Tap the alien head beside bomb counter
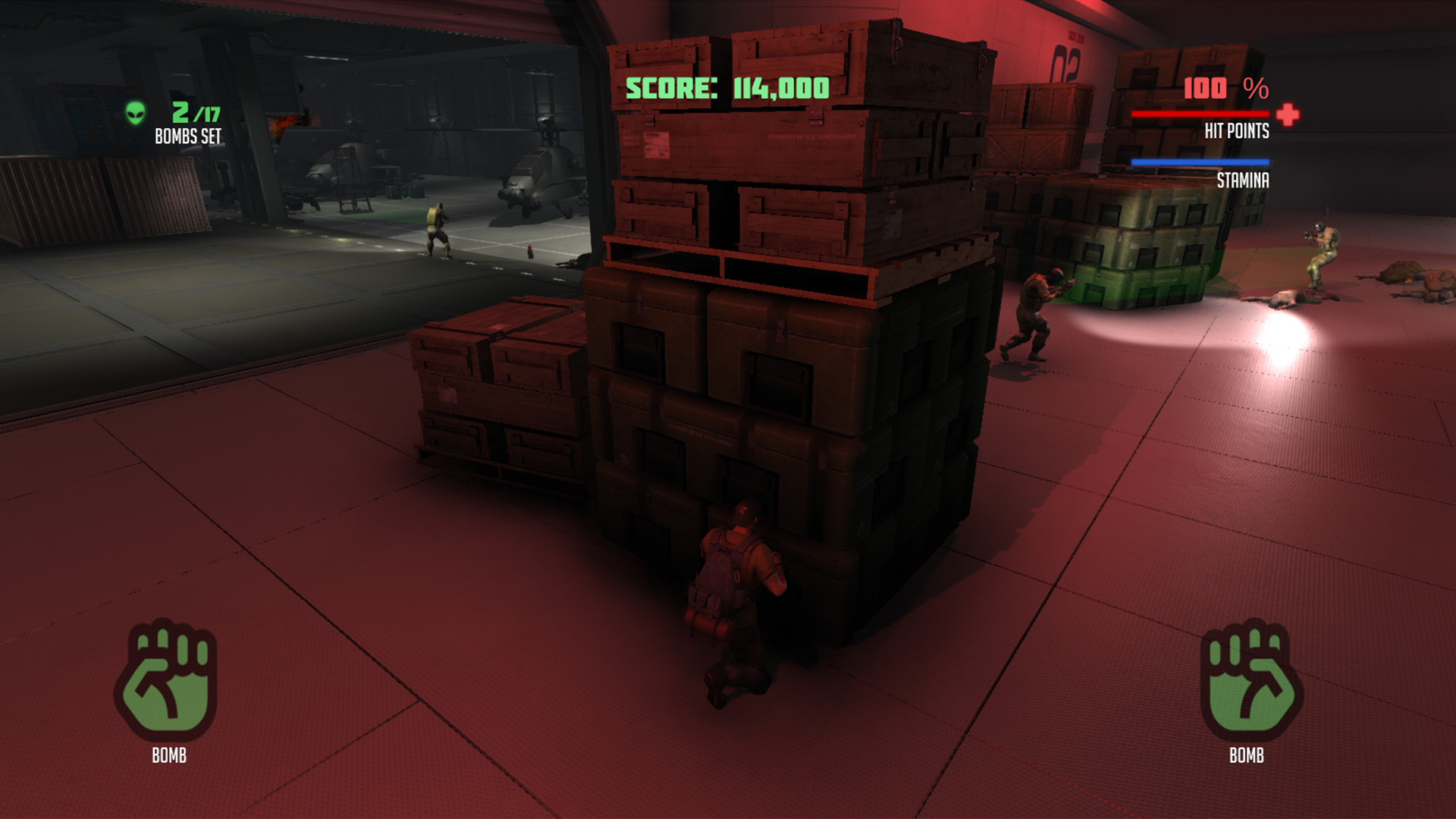This screenshot has width=1456, height=819. (x=135, y=111)
